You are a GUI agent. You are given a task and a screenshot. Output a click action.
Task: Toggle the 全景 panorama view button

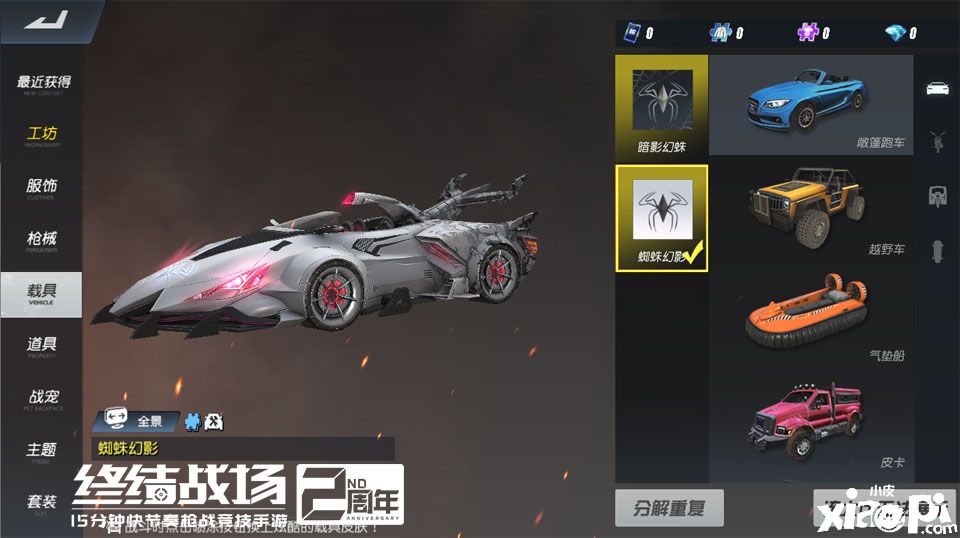point(142,421)
